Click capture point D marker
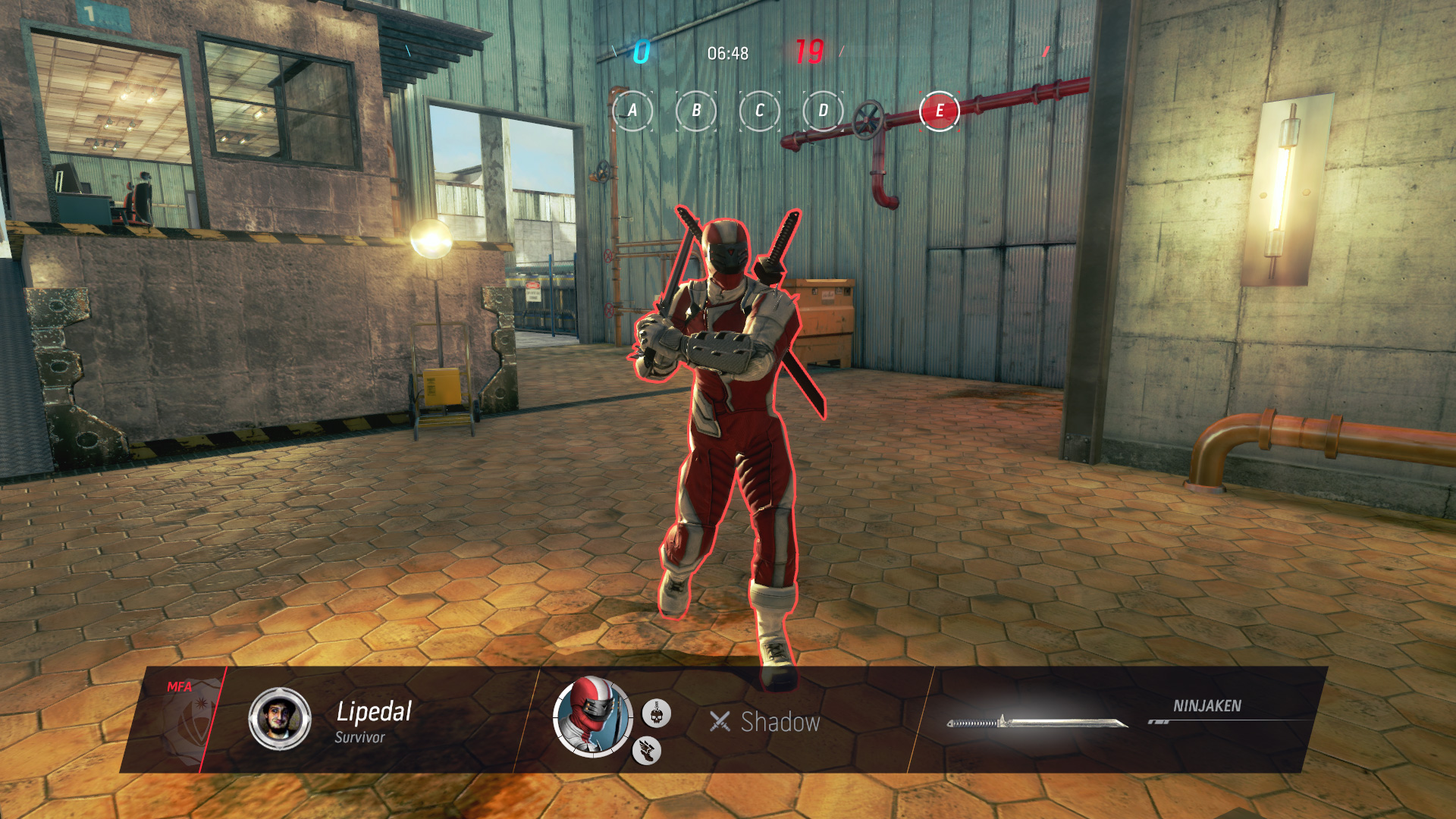 tap(823, 111)
